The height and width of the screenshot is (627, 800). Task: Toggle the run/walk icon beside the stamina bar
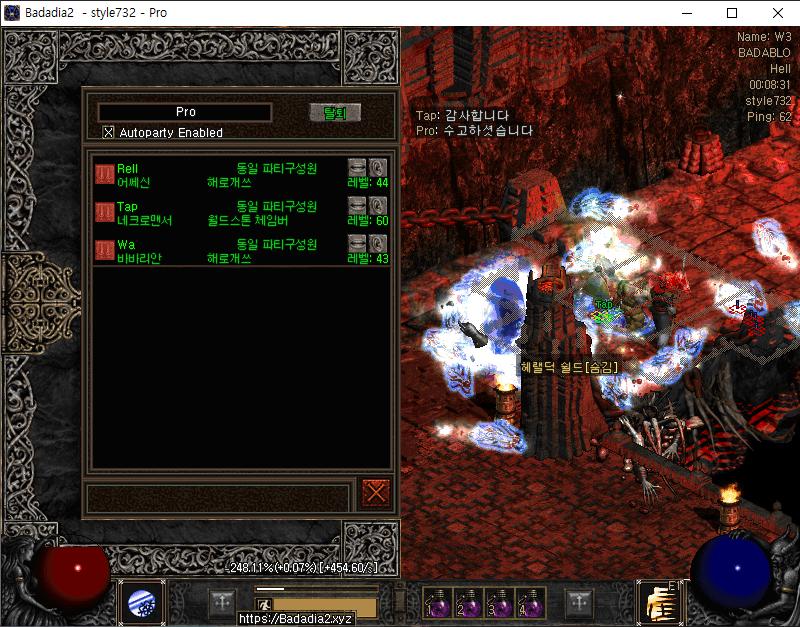coord(265,605)
